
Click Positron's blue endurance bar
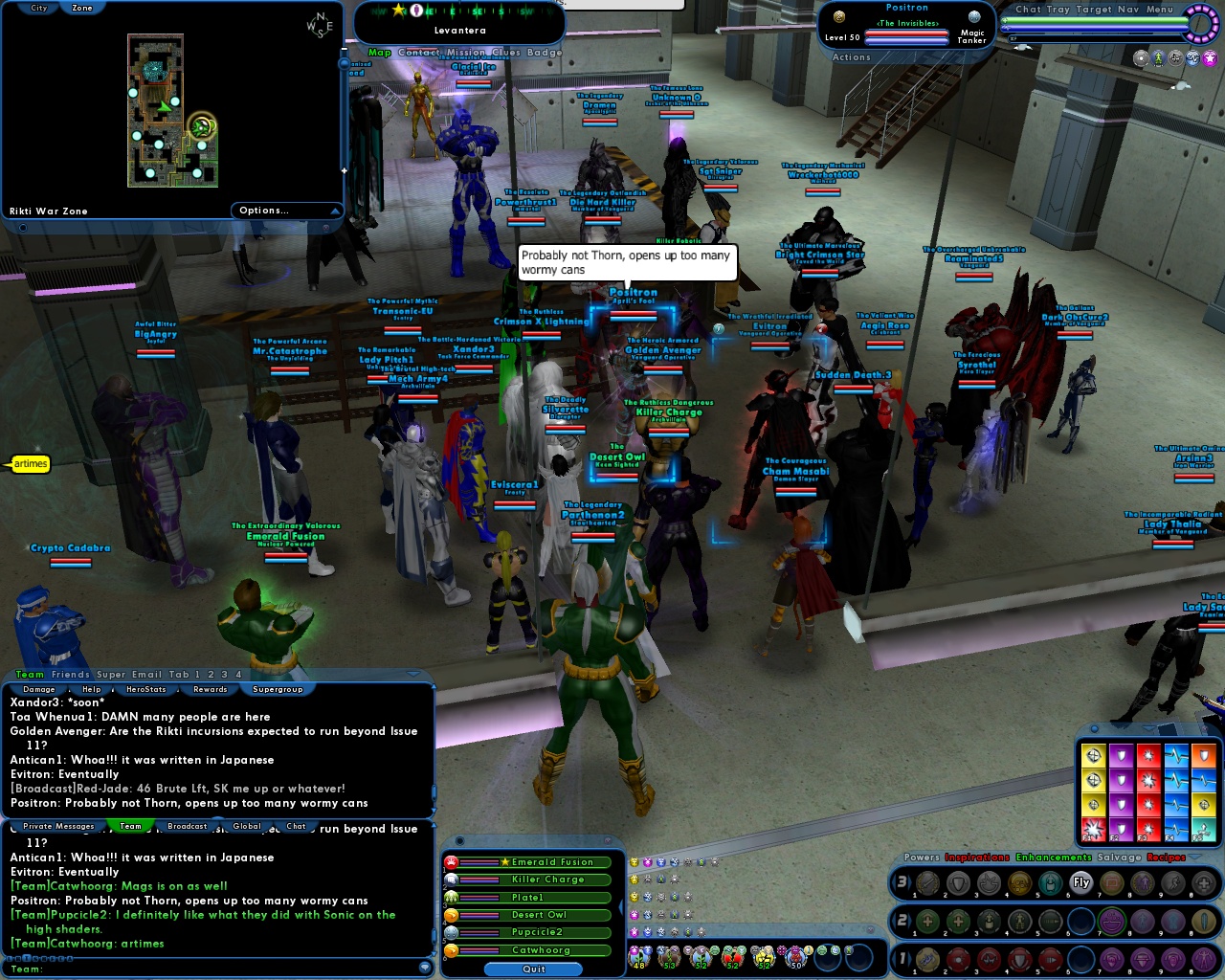906,41
